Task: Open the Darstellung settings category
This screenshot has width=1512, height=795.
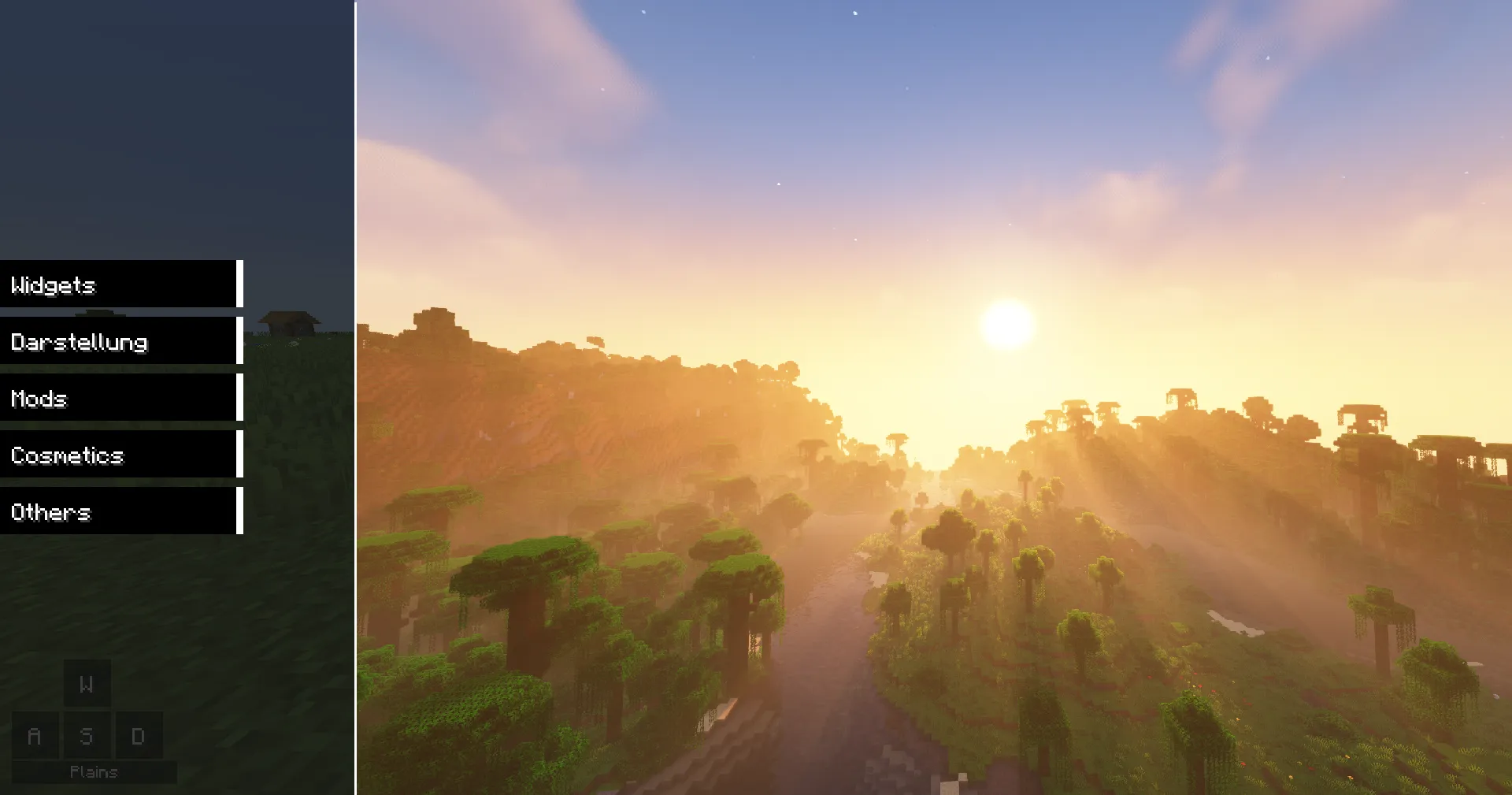Action: (118, 342)
